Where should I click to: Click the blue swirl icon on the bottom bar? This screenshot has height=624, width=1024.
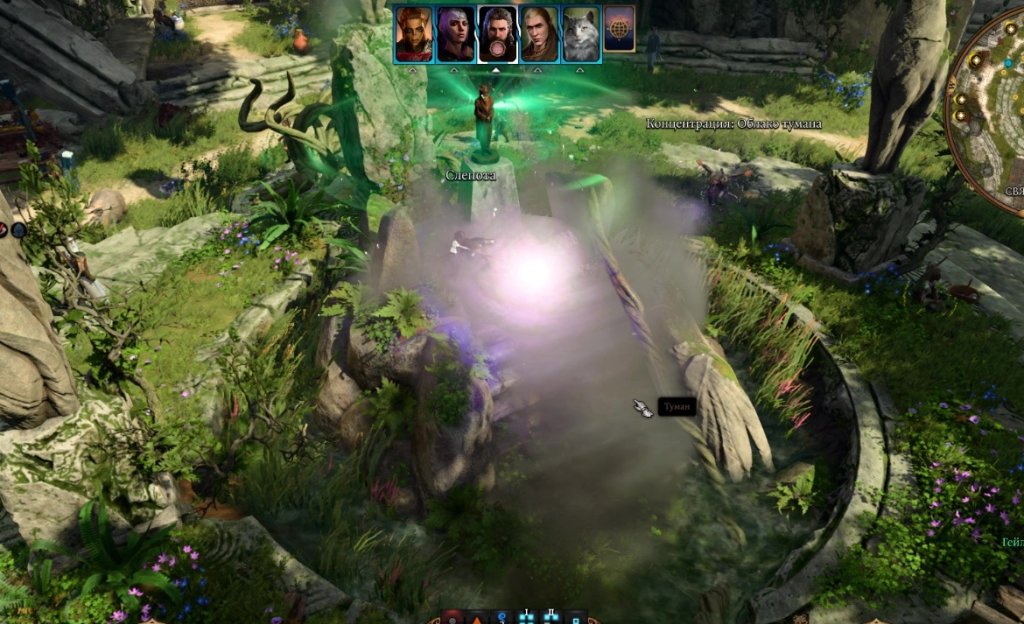tap(501, 617)
